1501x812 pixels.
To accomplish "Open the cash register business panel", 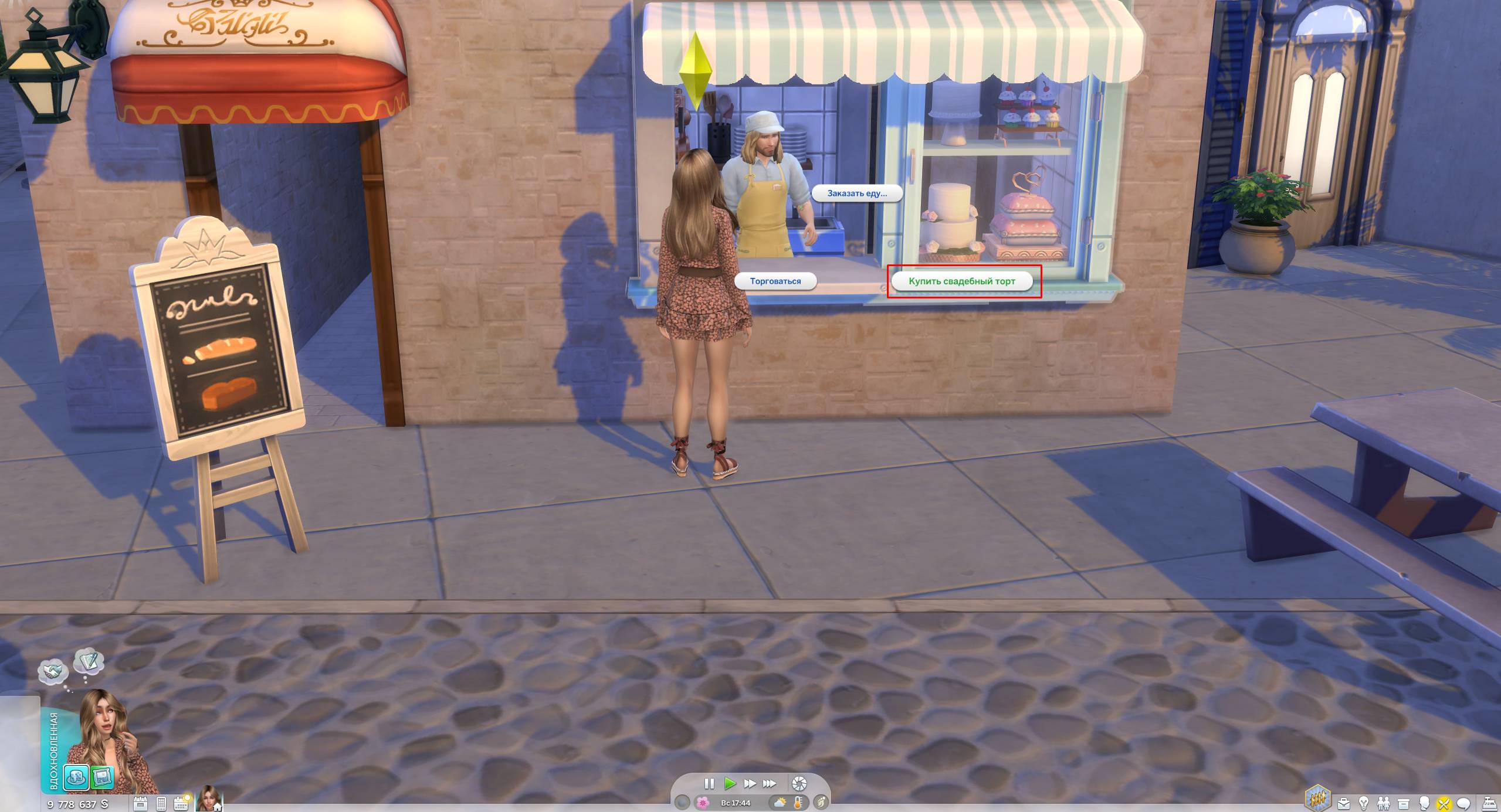I will [x=1490, y=803].
